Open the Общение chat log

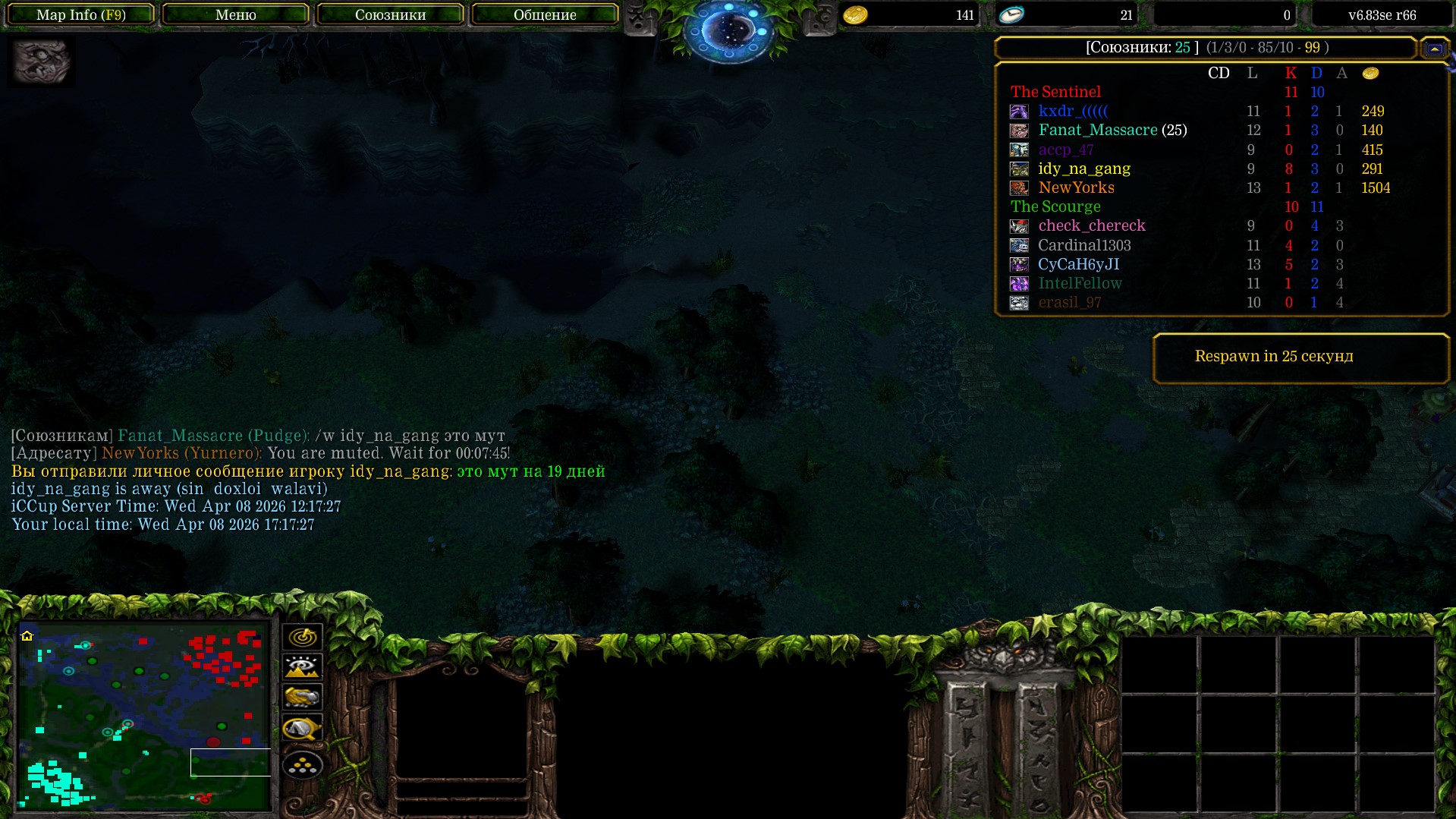(545, 14)
